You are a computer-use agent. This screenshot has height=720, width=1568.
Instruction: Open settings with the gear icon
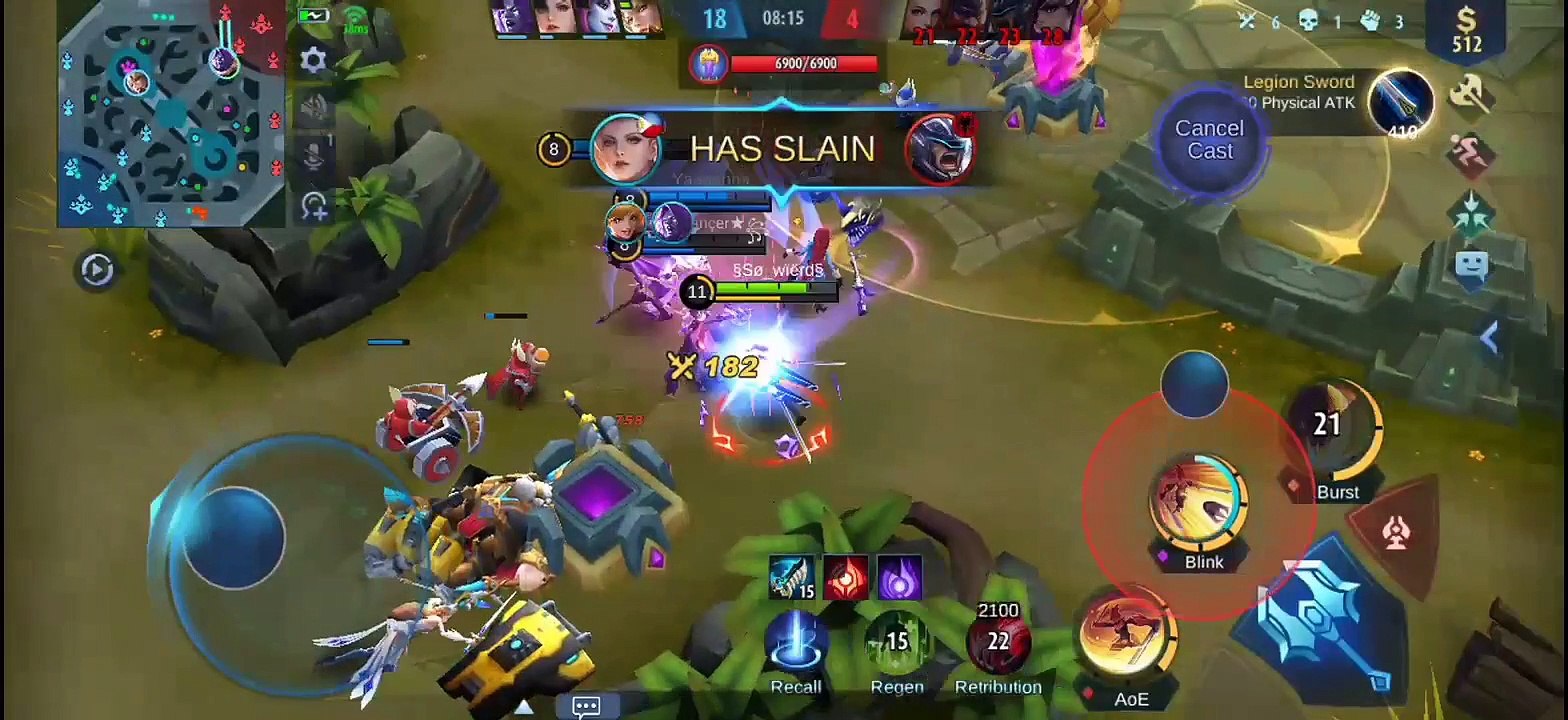pos(314,60)
